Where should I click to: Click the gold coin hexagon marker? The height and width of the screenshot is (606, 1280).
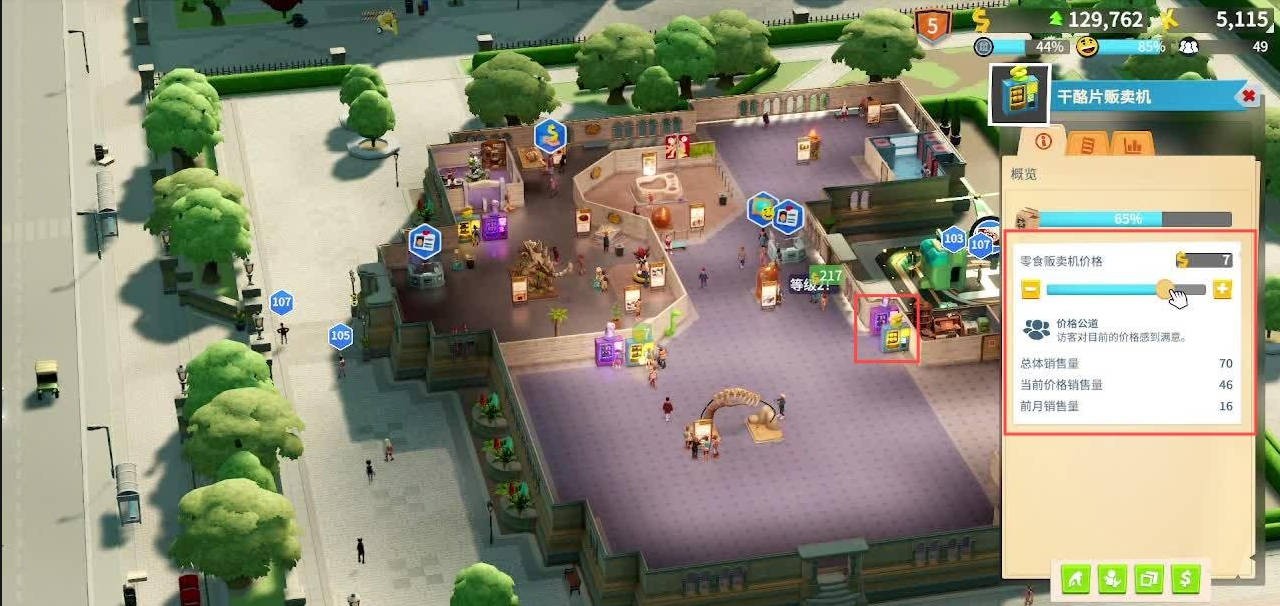pyautogui.click(x=549, y=134)
